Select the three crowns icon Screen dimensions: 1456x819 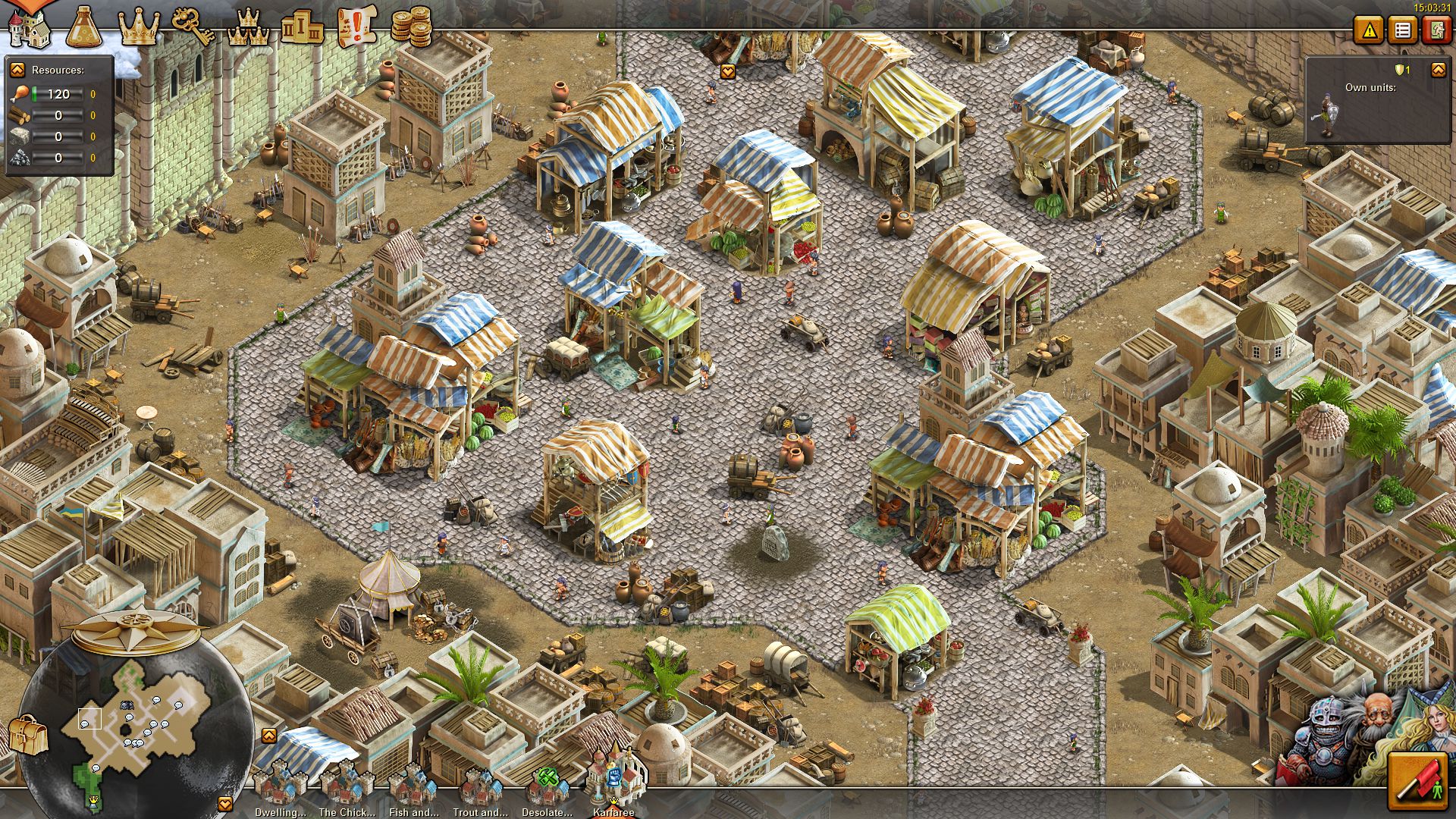(248, 27)
